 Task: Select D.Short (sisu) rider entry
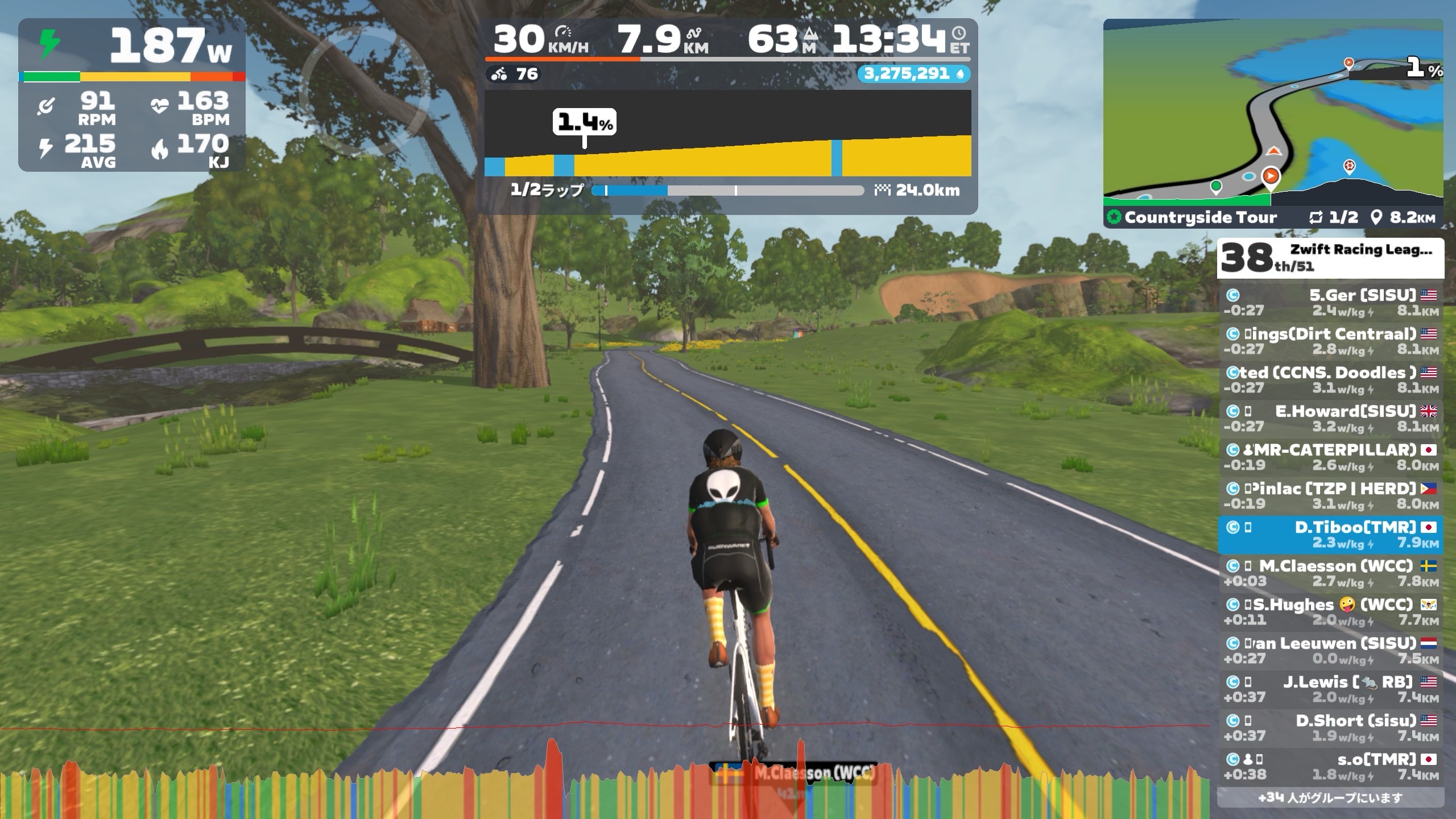tap(1330, 728)
